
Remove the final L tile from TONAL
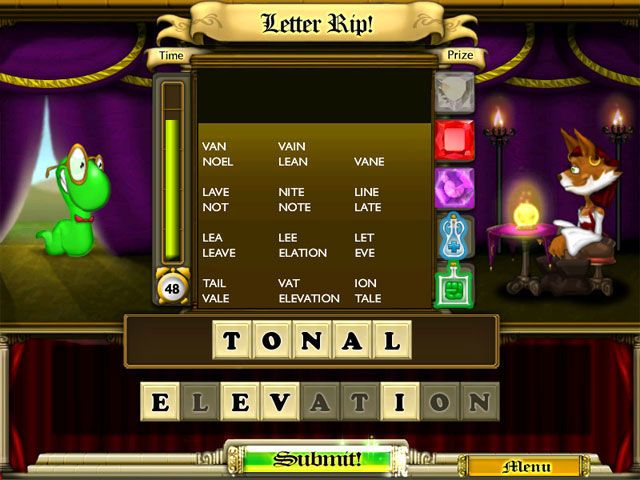click(x=391, y=341)
